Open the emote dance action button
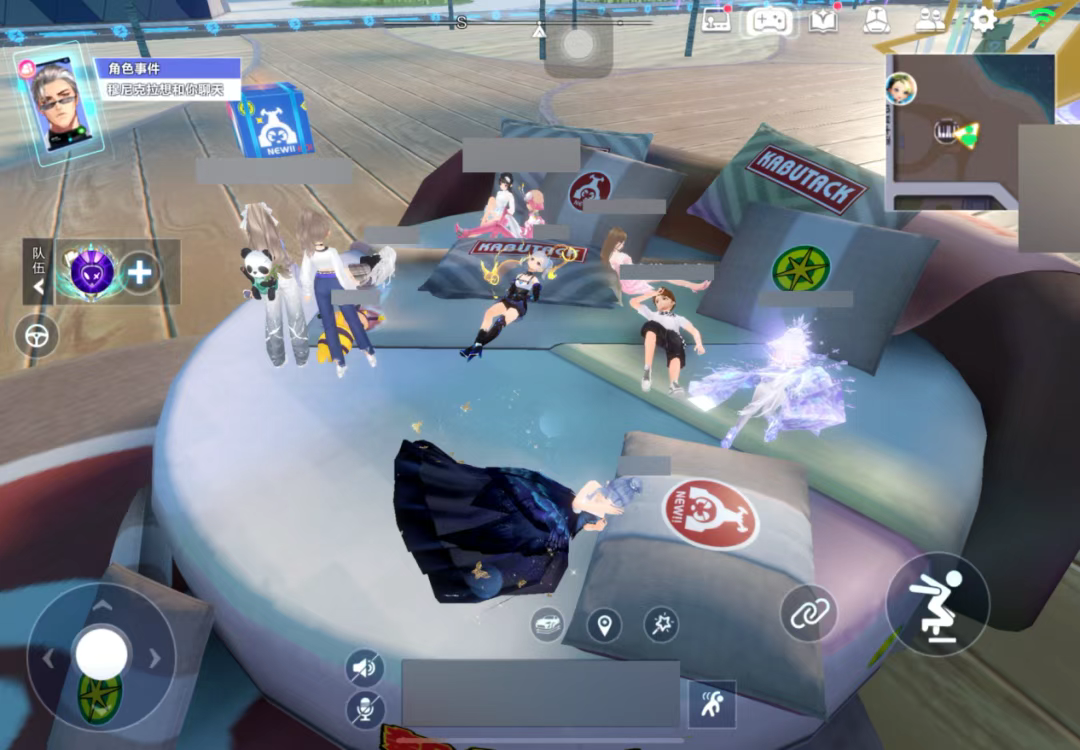The width and height of the screenshot is (1080, 750). [712, 704]
